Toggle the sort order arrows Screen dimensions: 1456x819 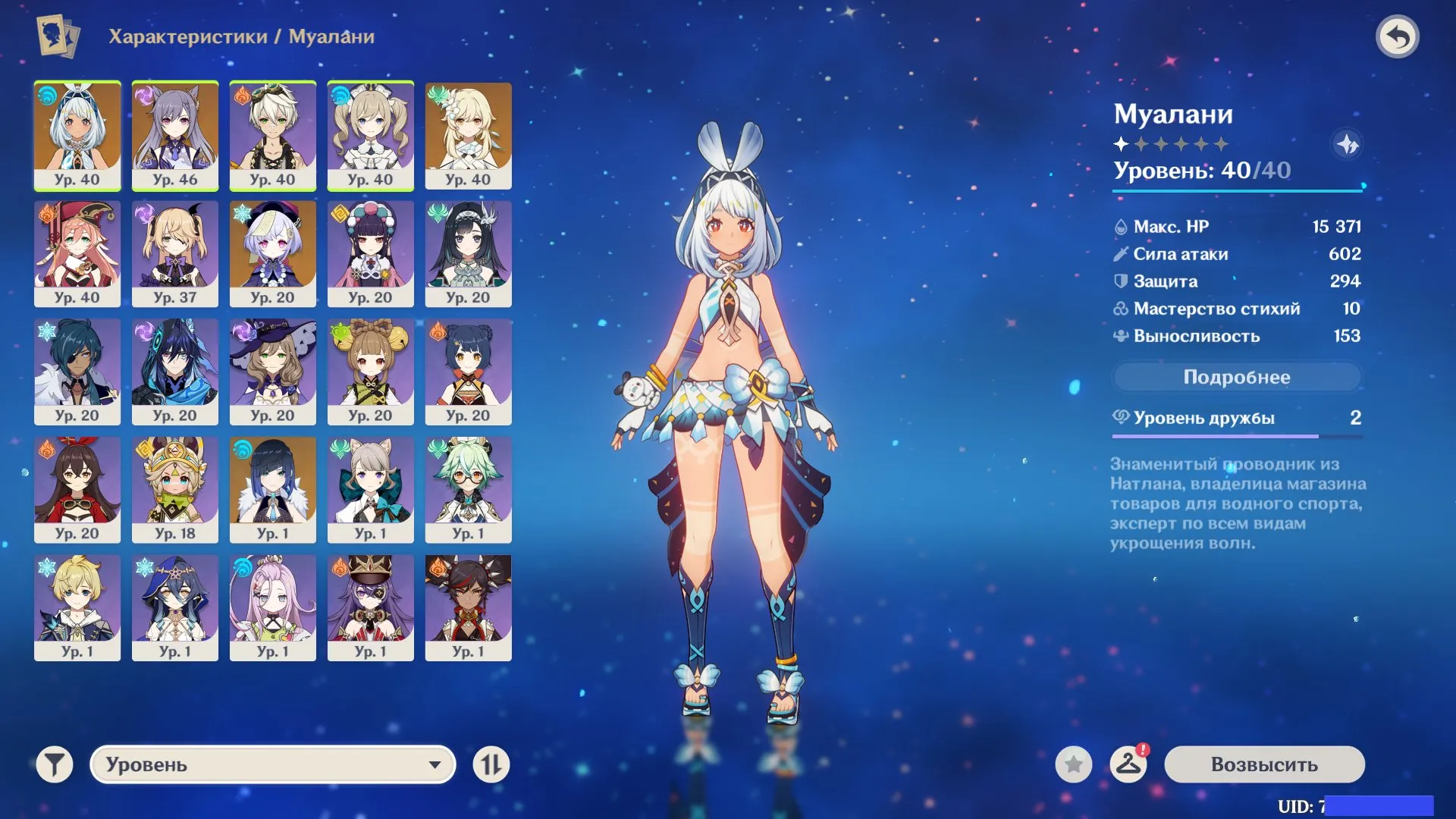tap(491, 764)
